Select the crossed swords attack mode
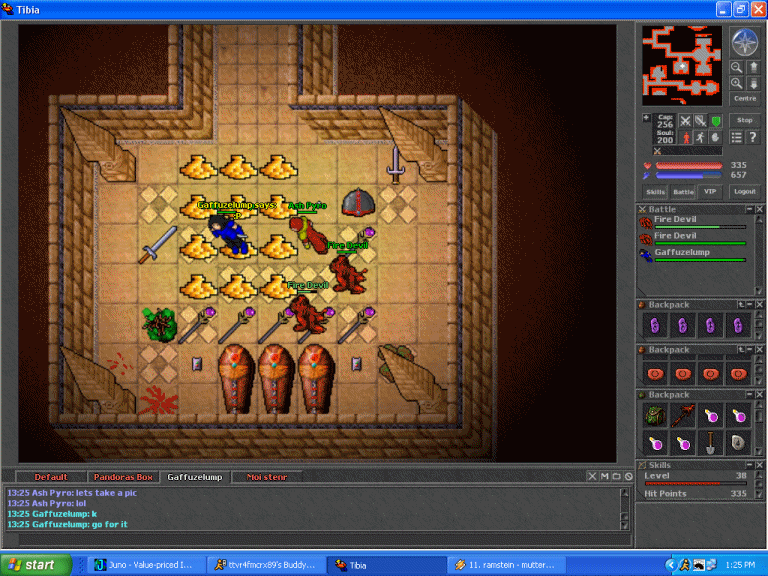The height and width of the screenshot is (576, 768). coord(685,121)
